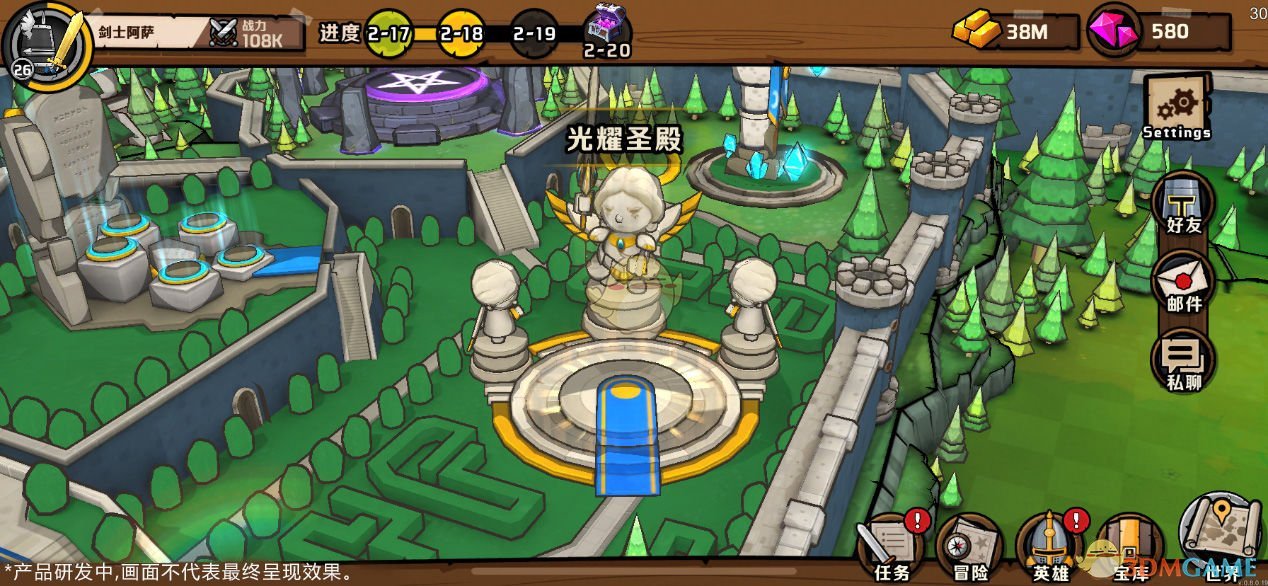
Task: Select stage 2-19 in the progress bar
Action: coord(533,32)
